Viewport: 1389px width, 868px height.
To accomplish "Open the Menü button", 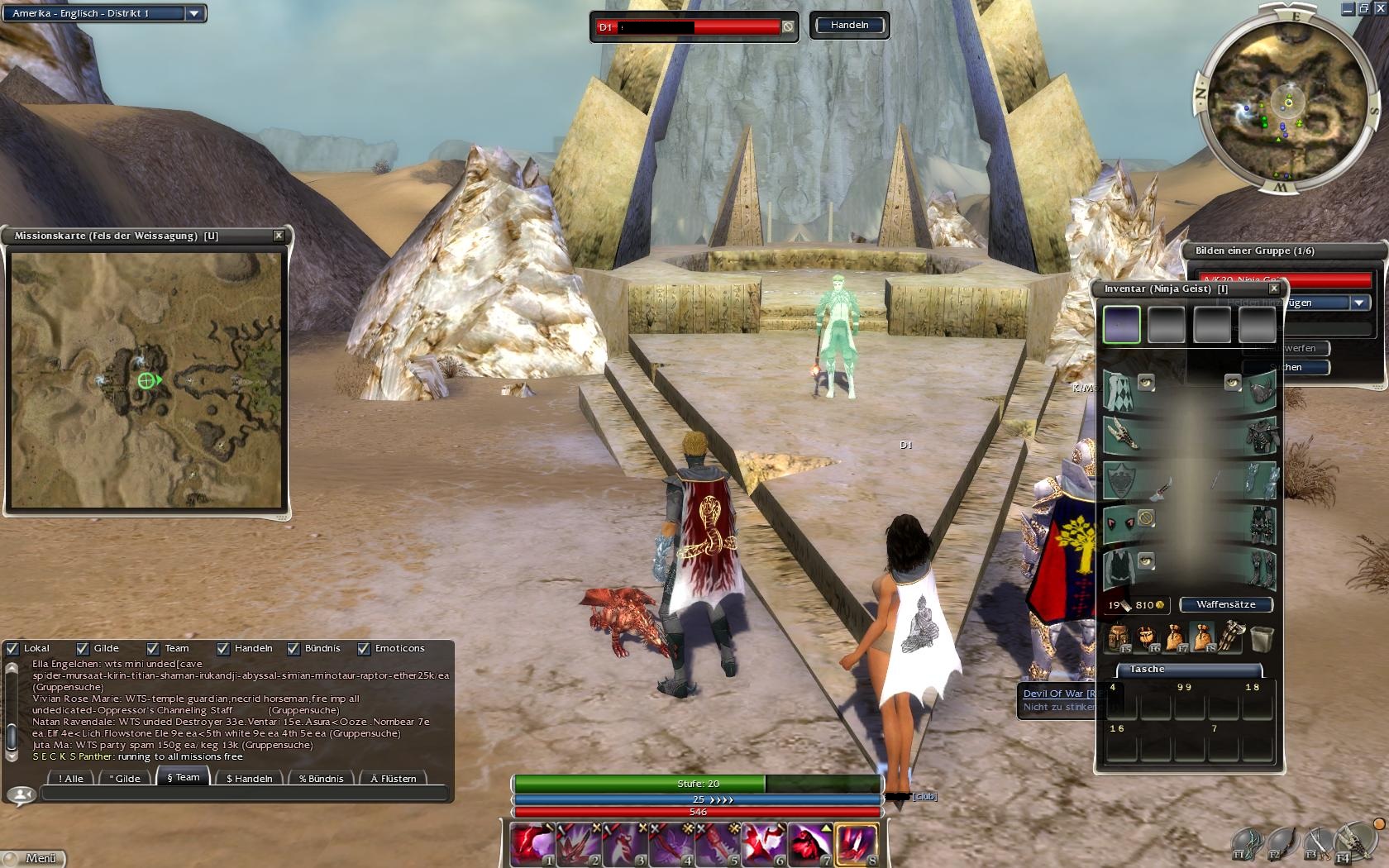I will 33,858.
